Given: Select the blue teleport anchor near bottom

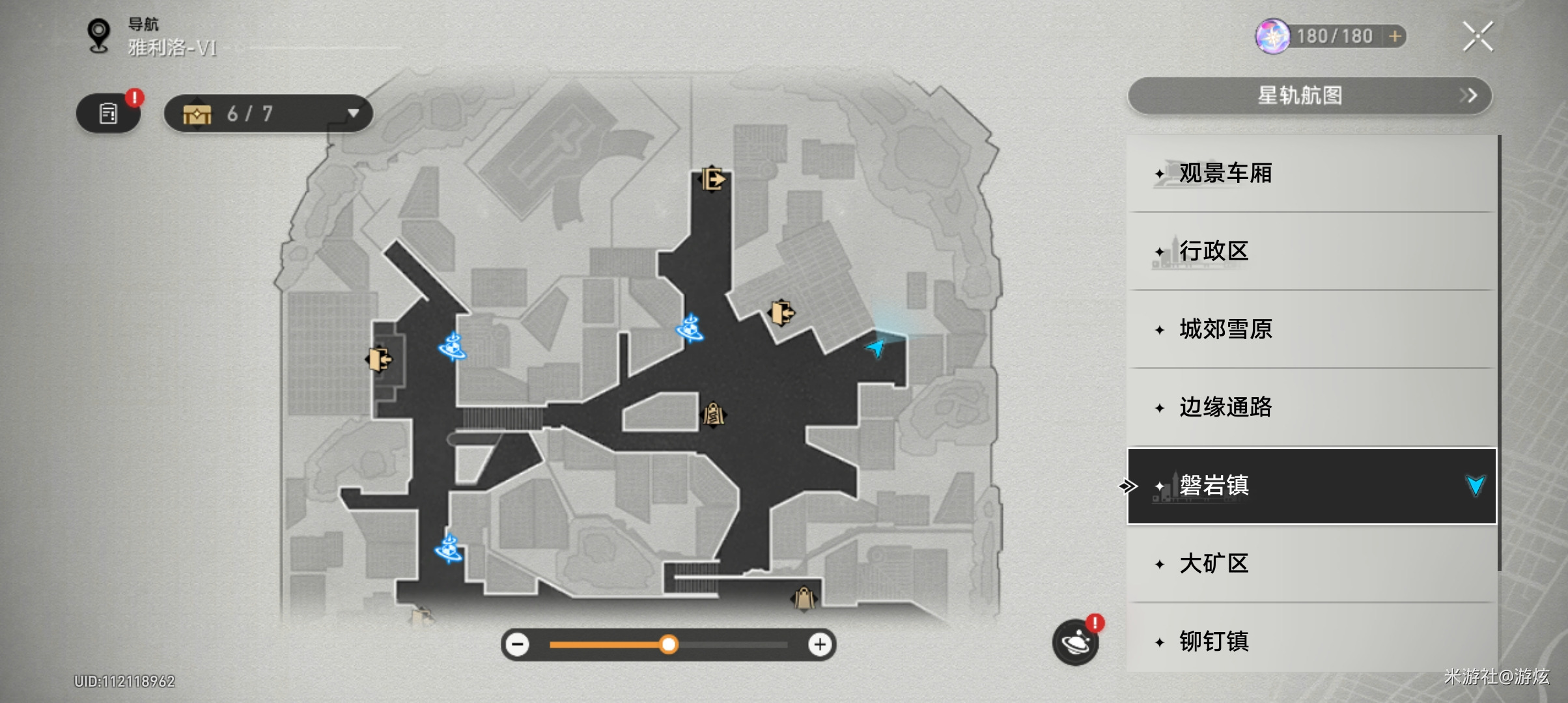Looking at the screenshot, I should 449,549.
